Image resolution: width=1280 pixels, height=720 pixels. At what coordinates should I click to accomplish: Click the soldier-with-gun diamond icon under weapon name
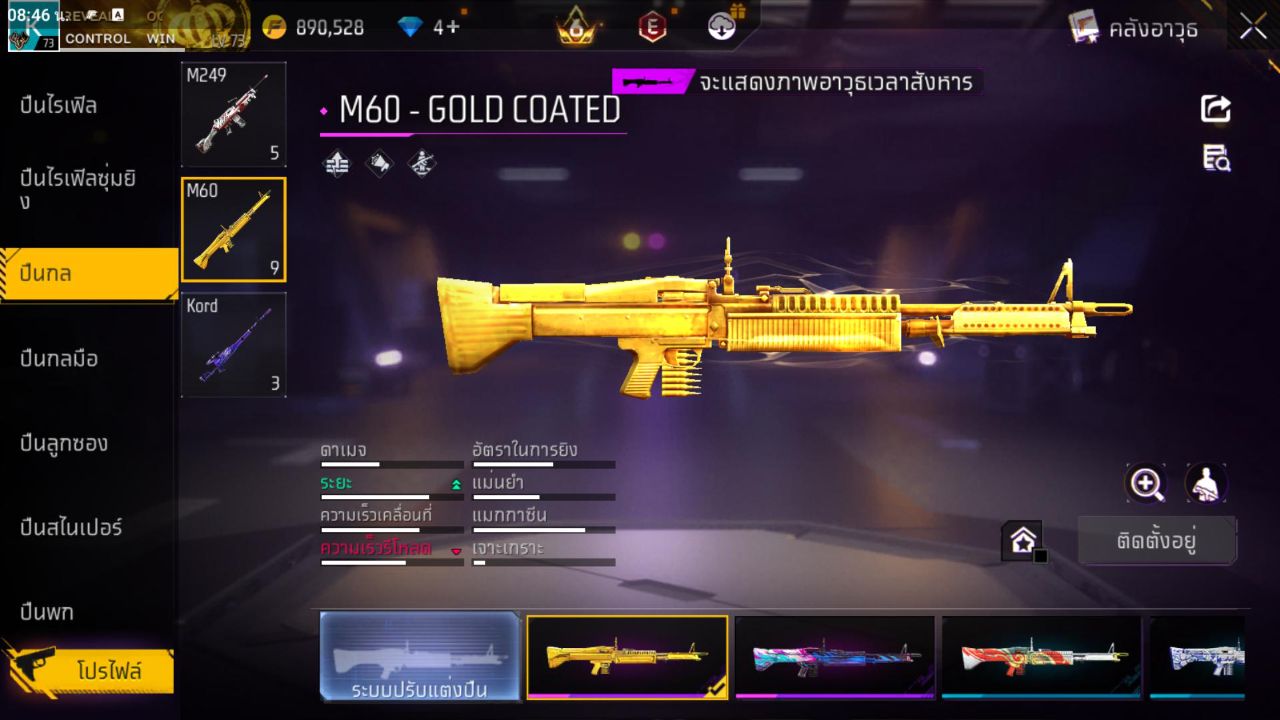point(421,165)
